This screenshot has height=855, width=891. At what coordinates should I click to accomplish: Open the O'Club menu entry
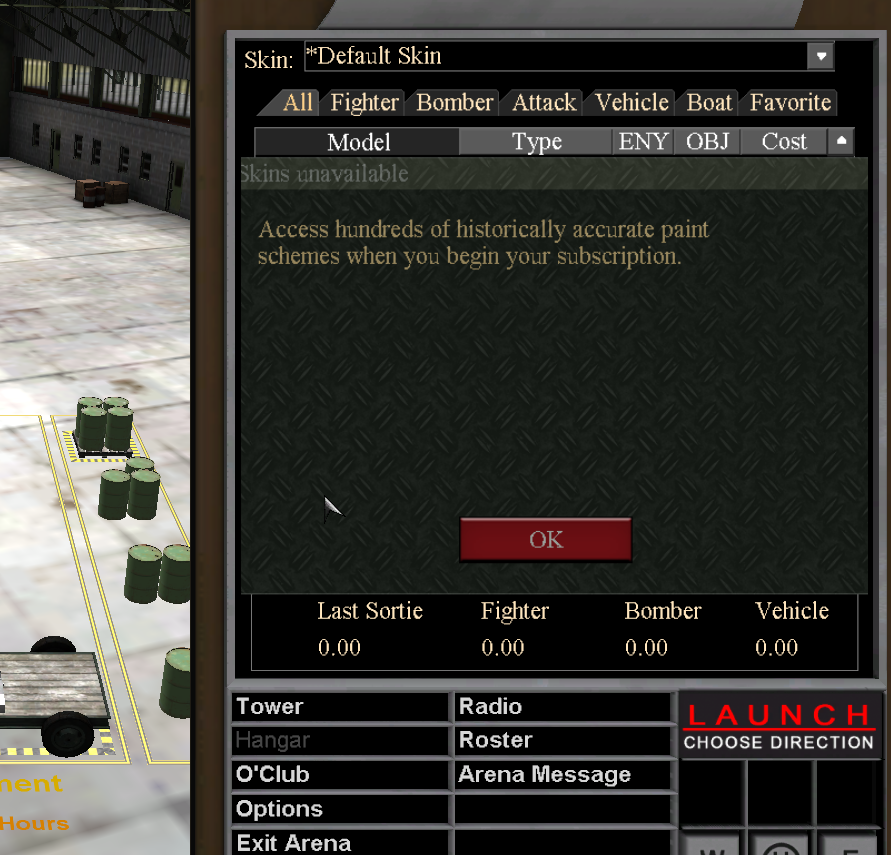coord(340,775)
